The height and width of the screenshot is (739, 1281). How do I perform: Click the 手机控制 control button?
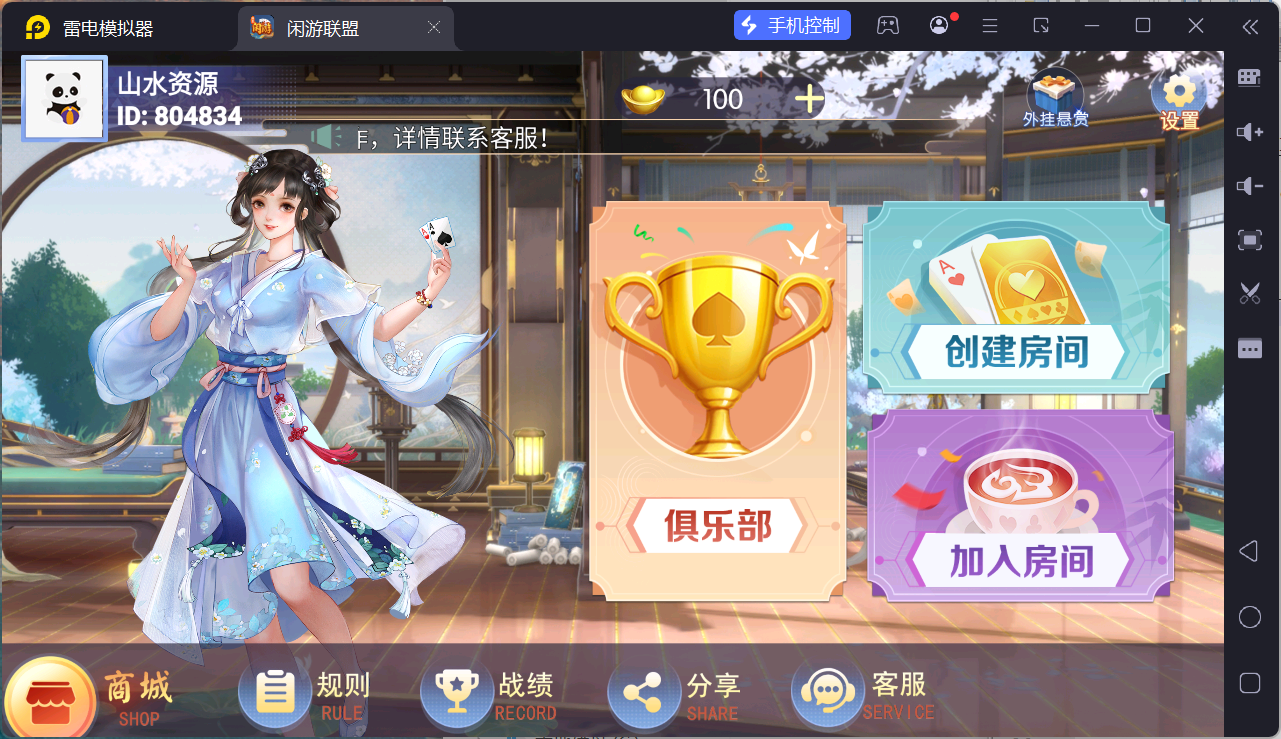pyautogui.click(x=792, y=24)
